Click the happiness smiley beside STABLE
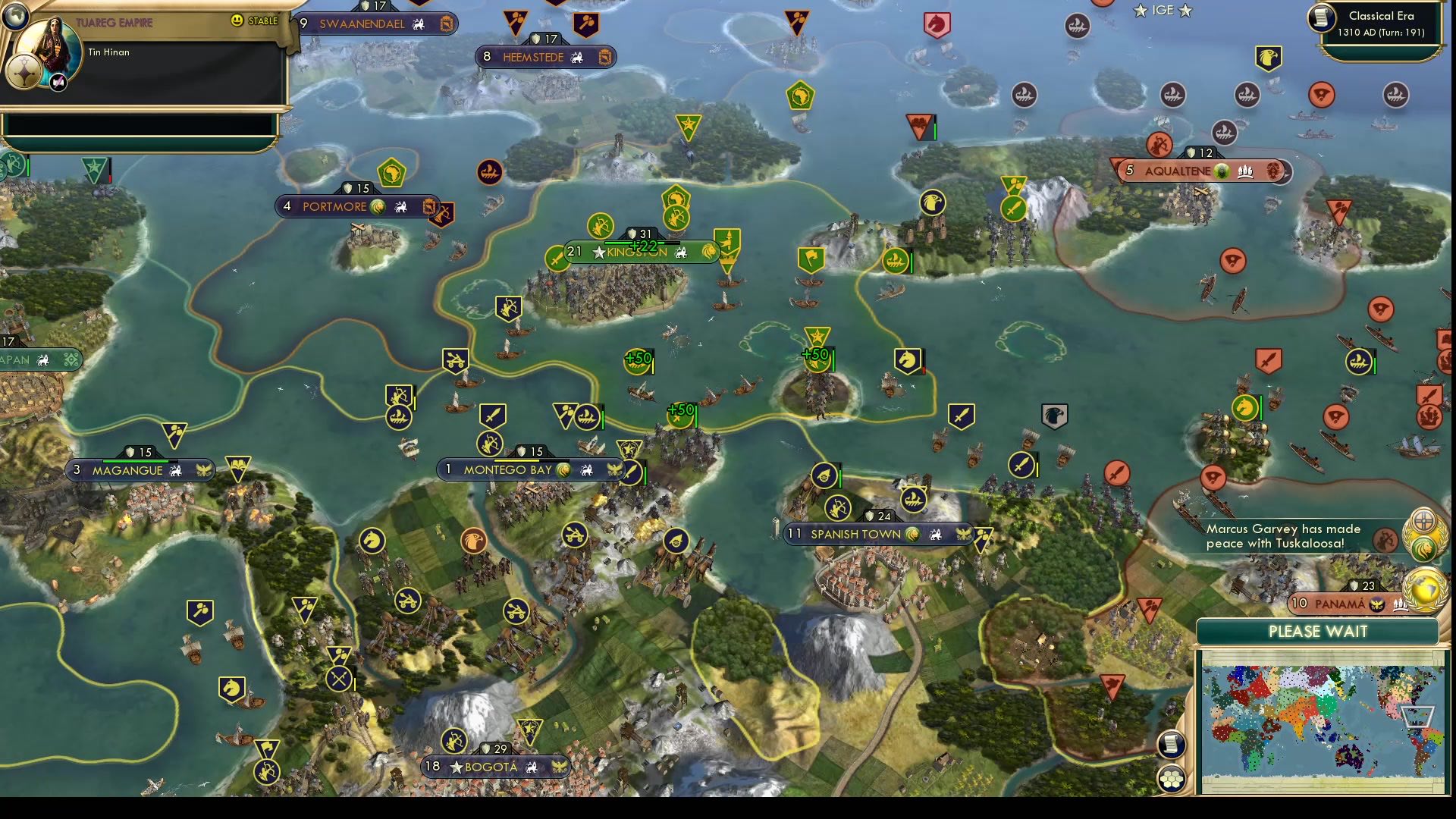The width and height of the screenshot is (1456, 819). point(238,22)
